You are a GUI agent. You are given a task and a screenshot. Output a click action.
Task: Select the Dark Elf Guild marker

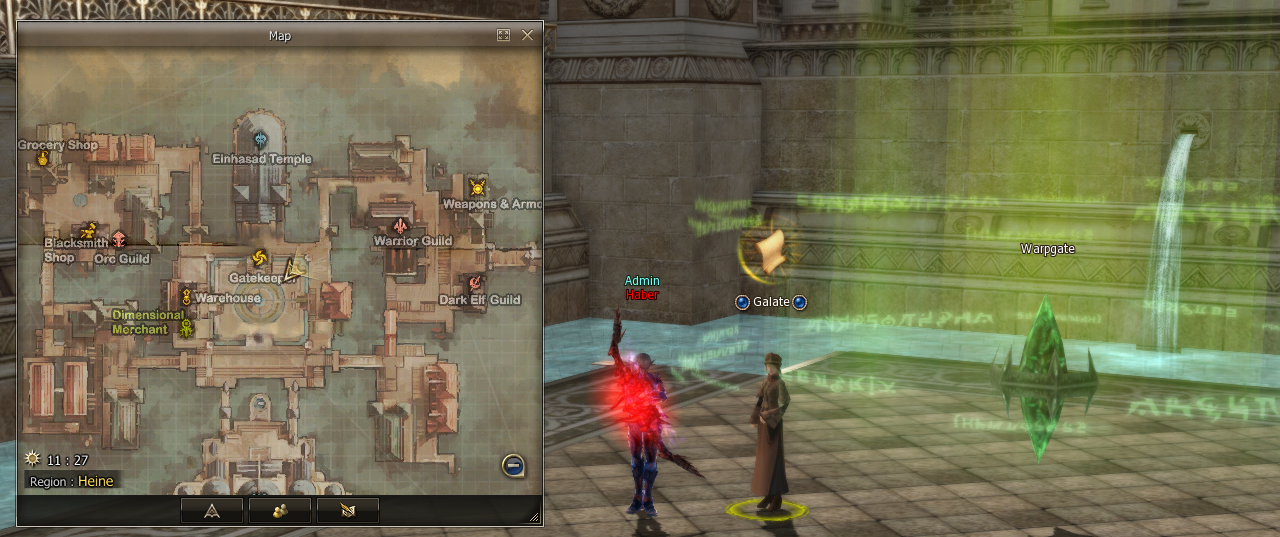tap(475, 283)
